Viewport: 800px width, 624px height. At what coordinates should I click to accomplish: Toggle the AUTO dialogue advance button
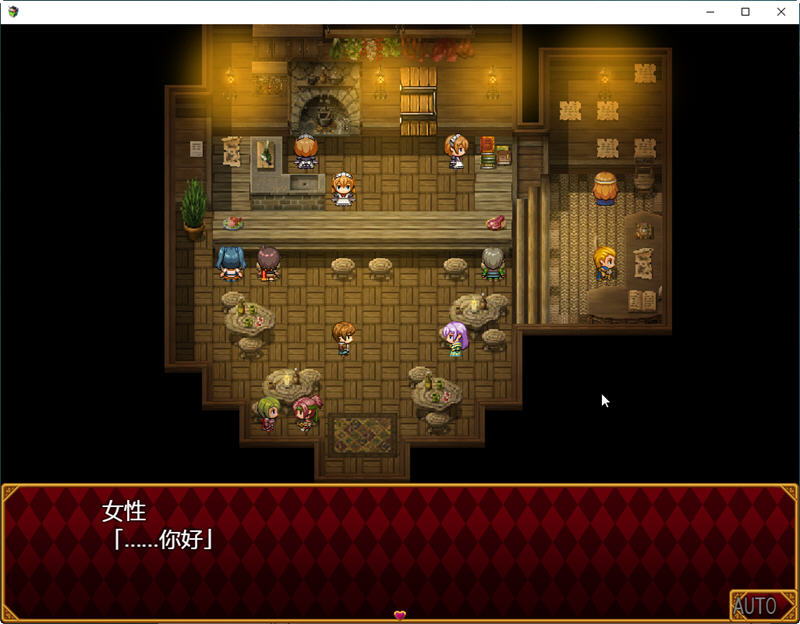pos(756,605)
